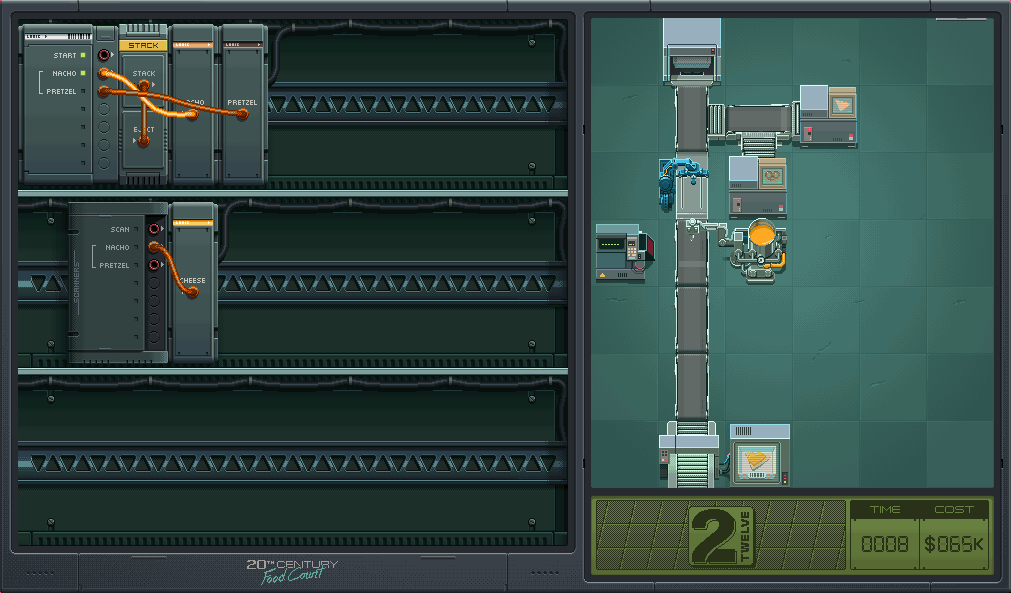Click the red PRETZEL jack on the Scanners module
Image resolution: width=1011 pixels, height=593 pixels.
tap(154, 265)
